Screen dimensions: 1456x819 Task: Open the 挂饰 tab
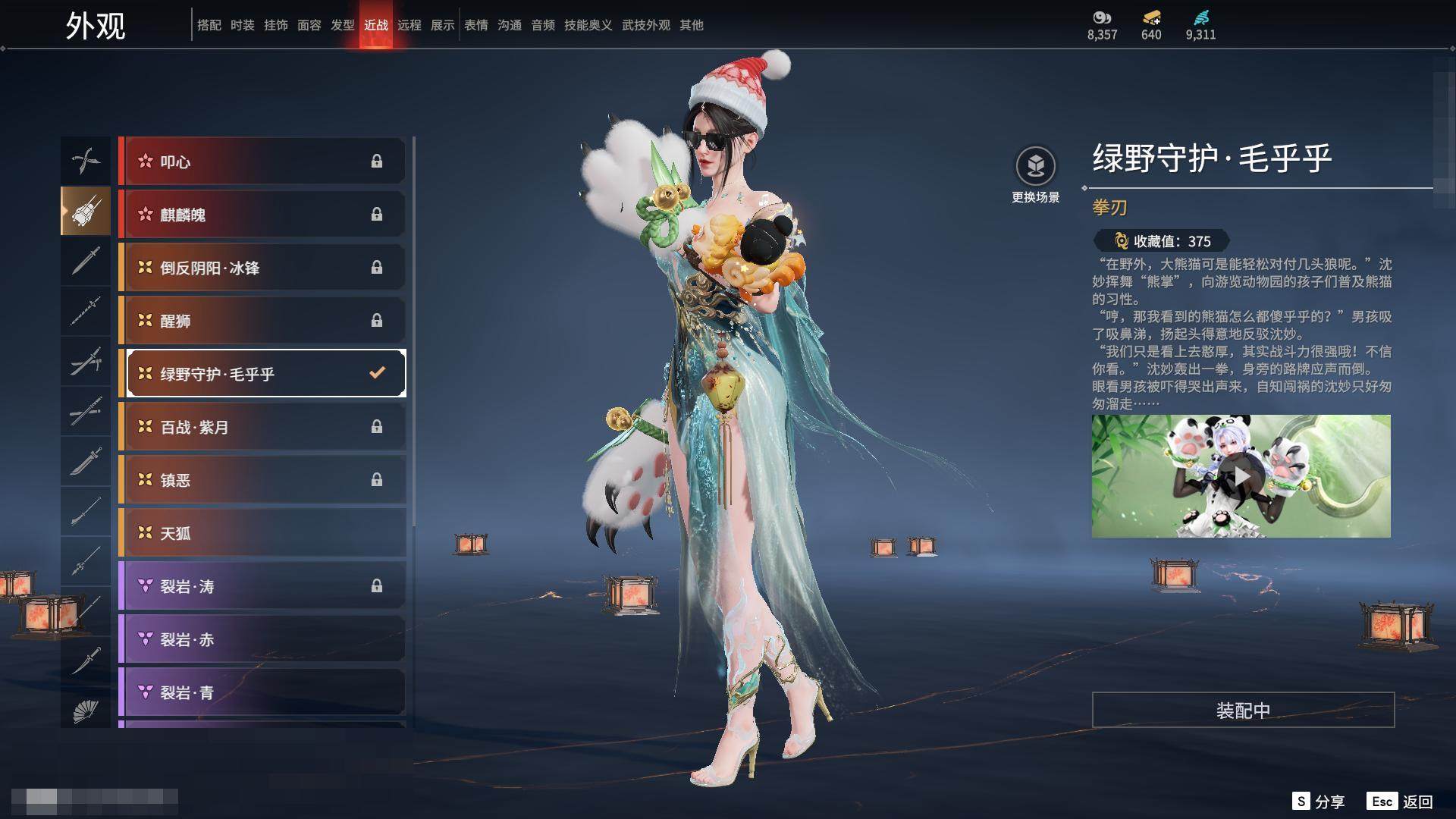276,25
